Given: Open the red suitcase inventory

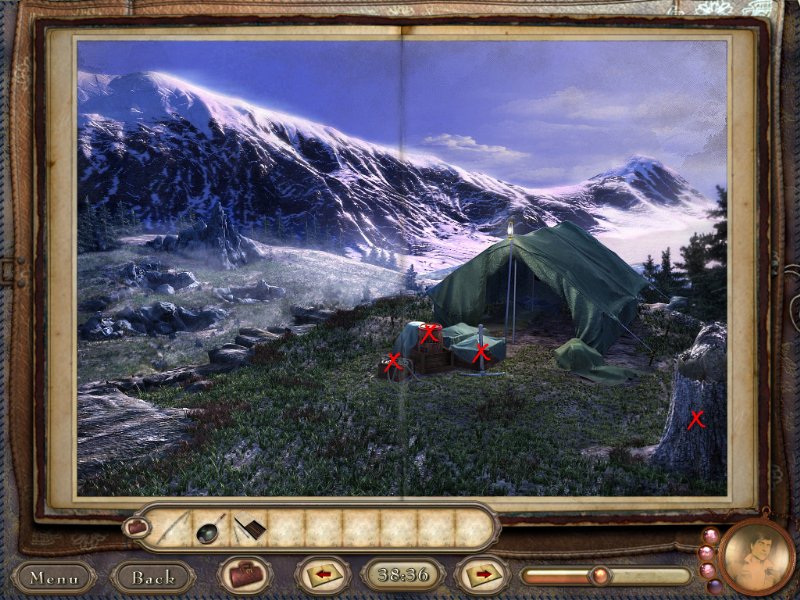Looking at the screenshot, I should [x=245, y=576].
